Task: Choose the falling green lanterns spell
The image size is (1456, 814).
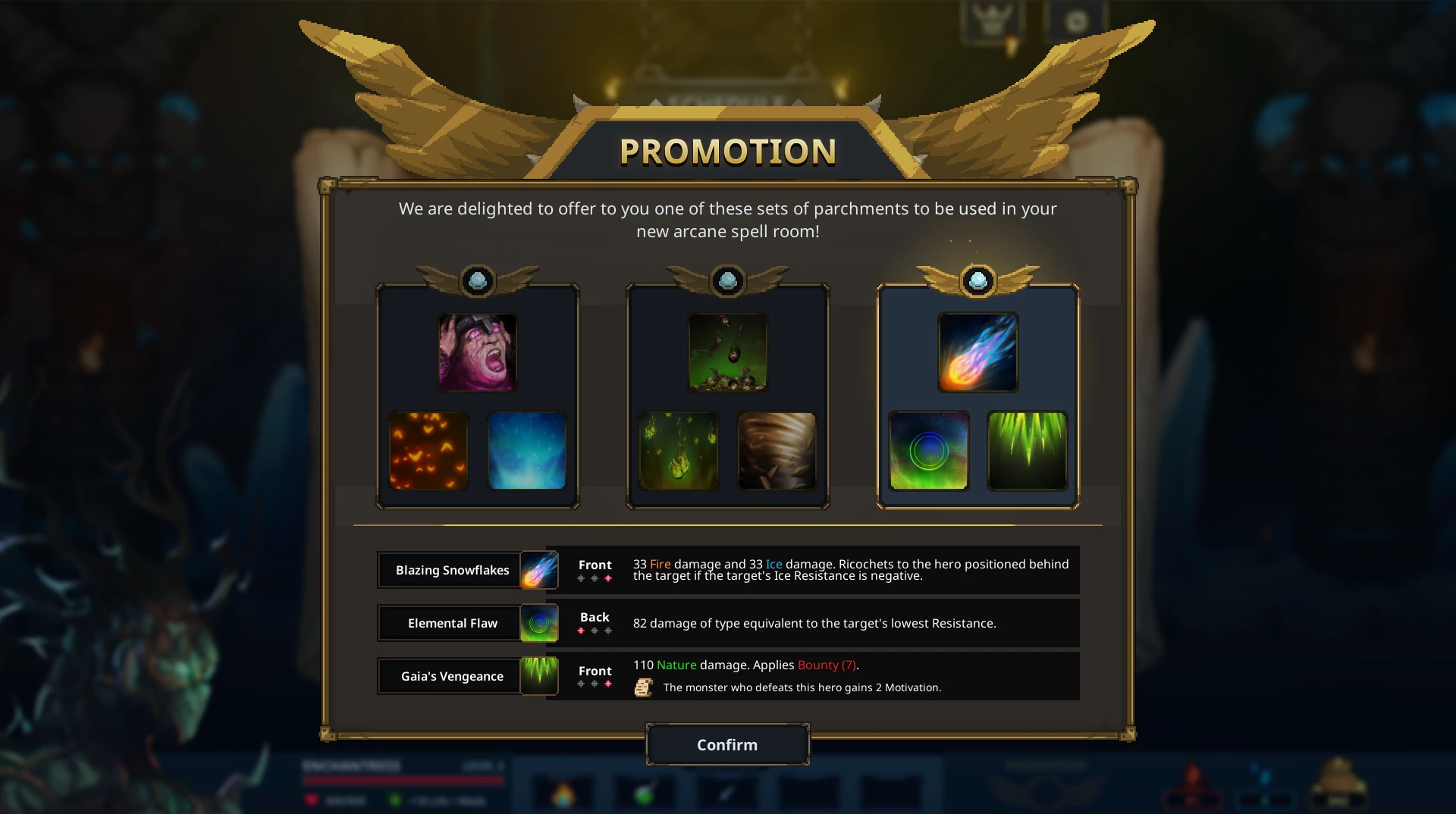Action: pyautogui.click(x=679, y=451)
